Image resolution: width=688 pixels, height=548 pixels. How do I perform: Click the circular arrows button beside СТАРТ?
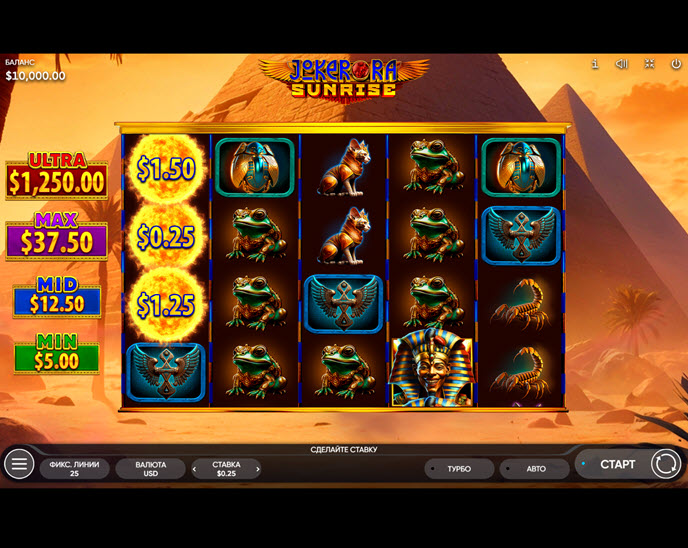pyautogui.click(x=665, y=464)
